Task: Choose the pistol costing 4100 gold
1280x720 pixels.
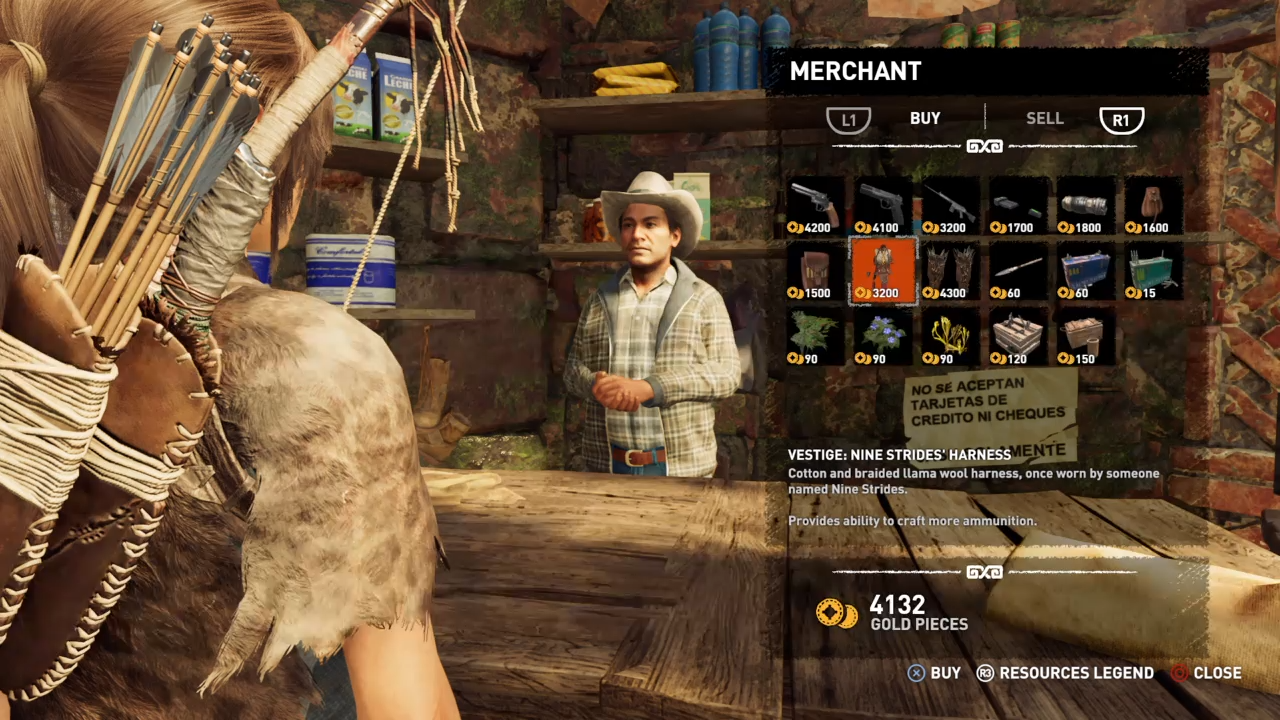Action: (882, 206)
